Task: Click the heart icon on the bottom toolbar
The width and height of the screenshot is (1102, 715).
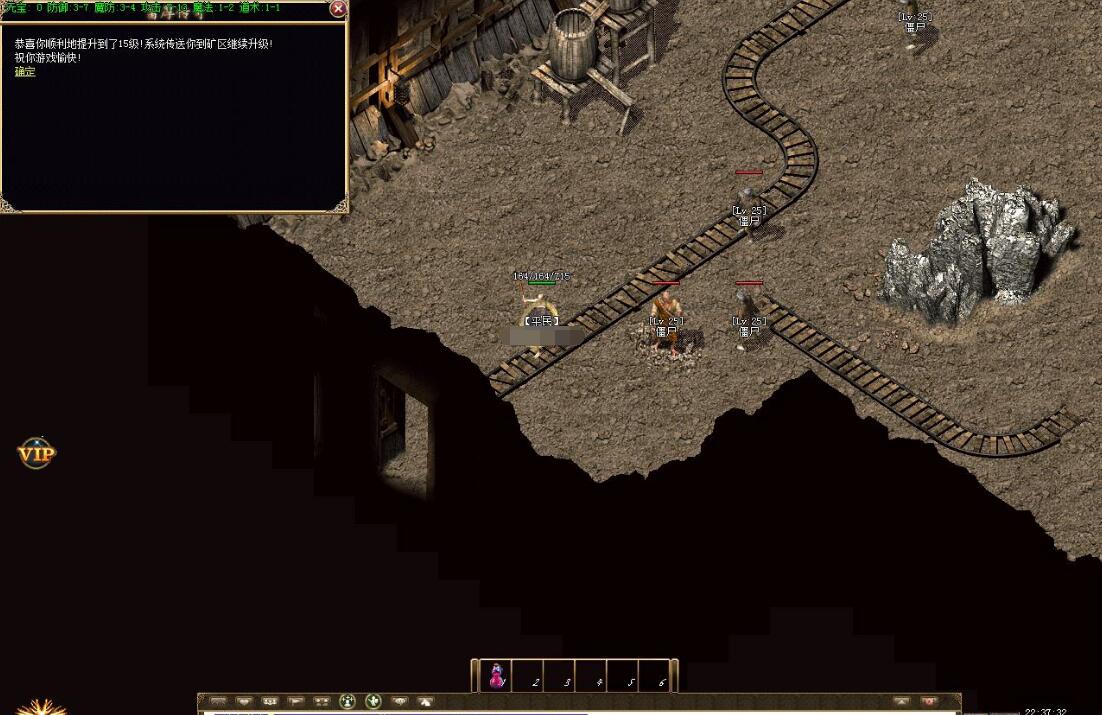Action: (244, 702)
